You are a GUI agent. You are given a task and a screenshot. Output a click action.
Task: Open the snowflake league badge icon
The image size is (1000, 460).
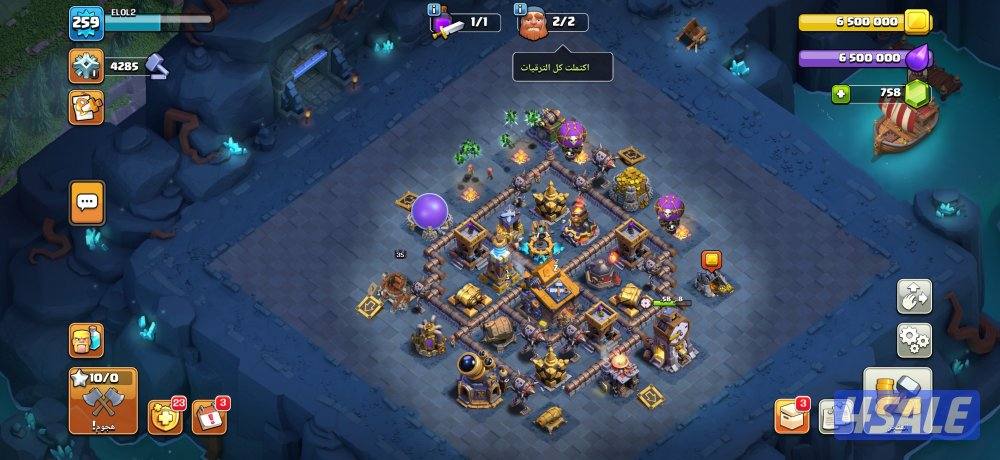tap(86, 66)
